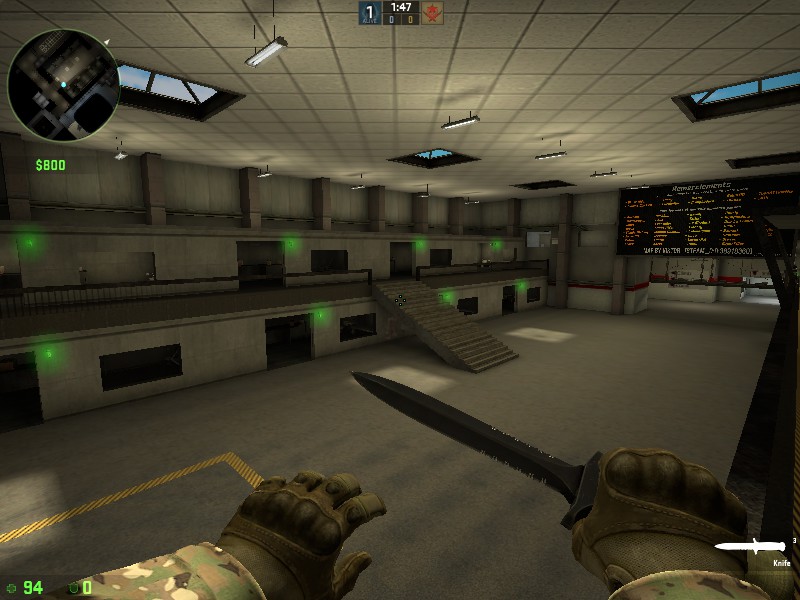Click the red Terrorist team emblem
Screen dimensions: 800x600
[x=432, y=13]
